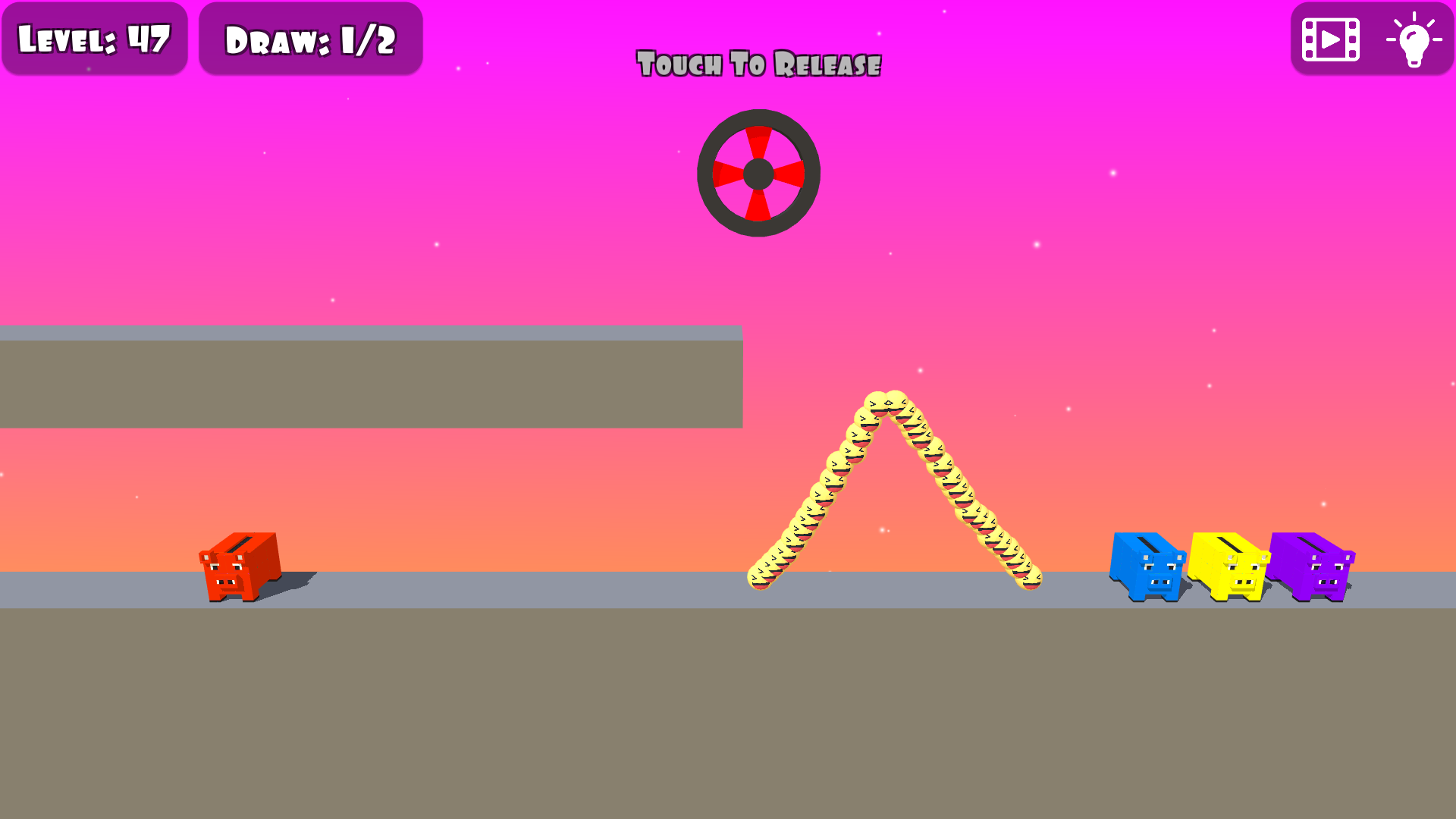This screenshot has height=819, width=1456.
Task: Click the play triangle inside the filmstrip
Action: [x=1332, y=40]
